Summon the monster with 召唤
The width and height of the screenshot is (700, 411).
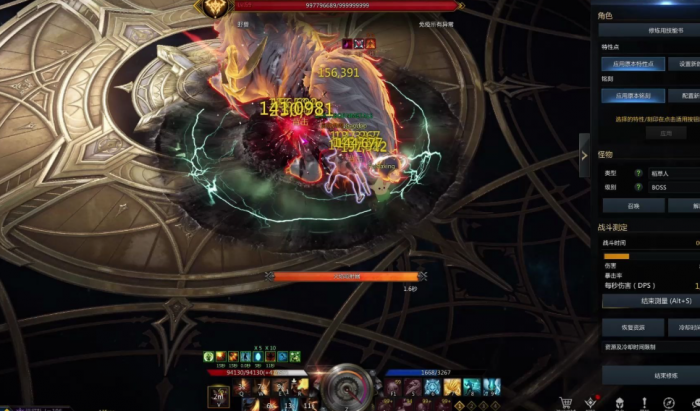point(632,205)
